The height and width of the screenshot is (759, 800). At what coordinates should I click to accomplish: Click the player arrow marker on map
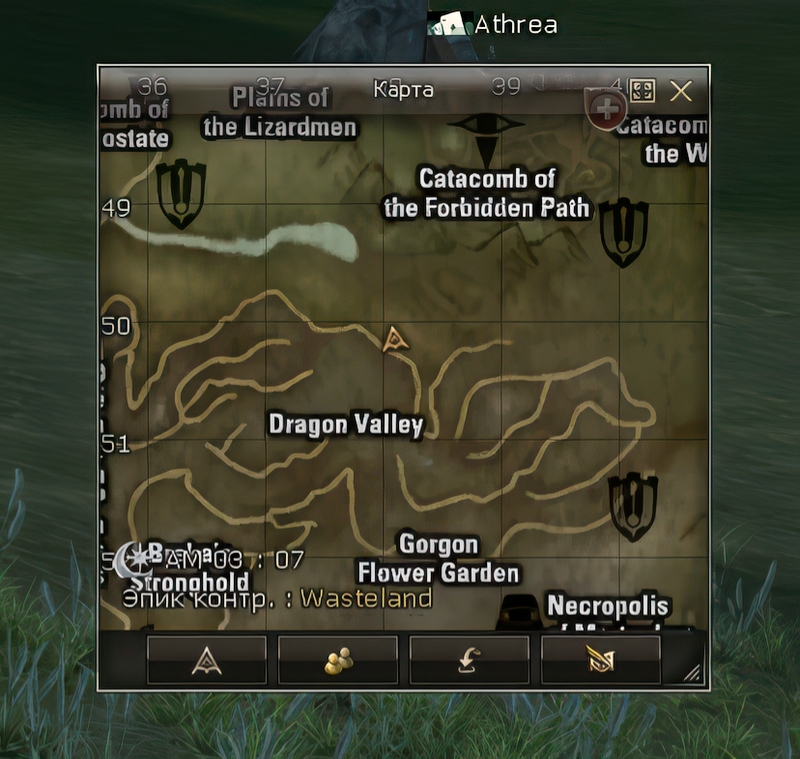pyautogui.click(x=396, y=340)
